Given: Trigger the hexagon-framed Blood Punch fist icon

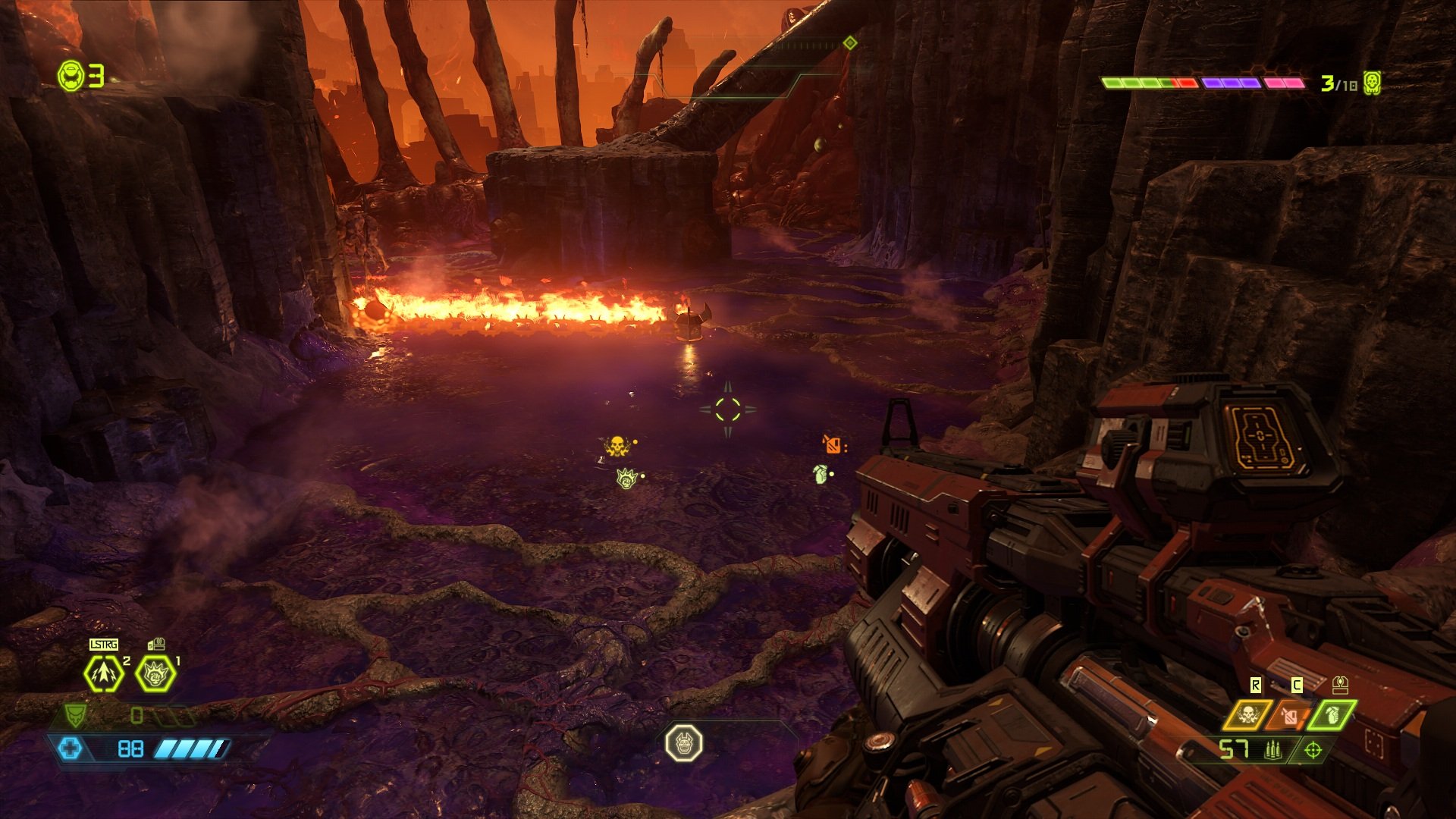Looking at the screenshot, I should pos(155,673).
